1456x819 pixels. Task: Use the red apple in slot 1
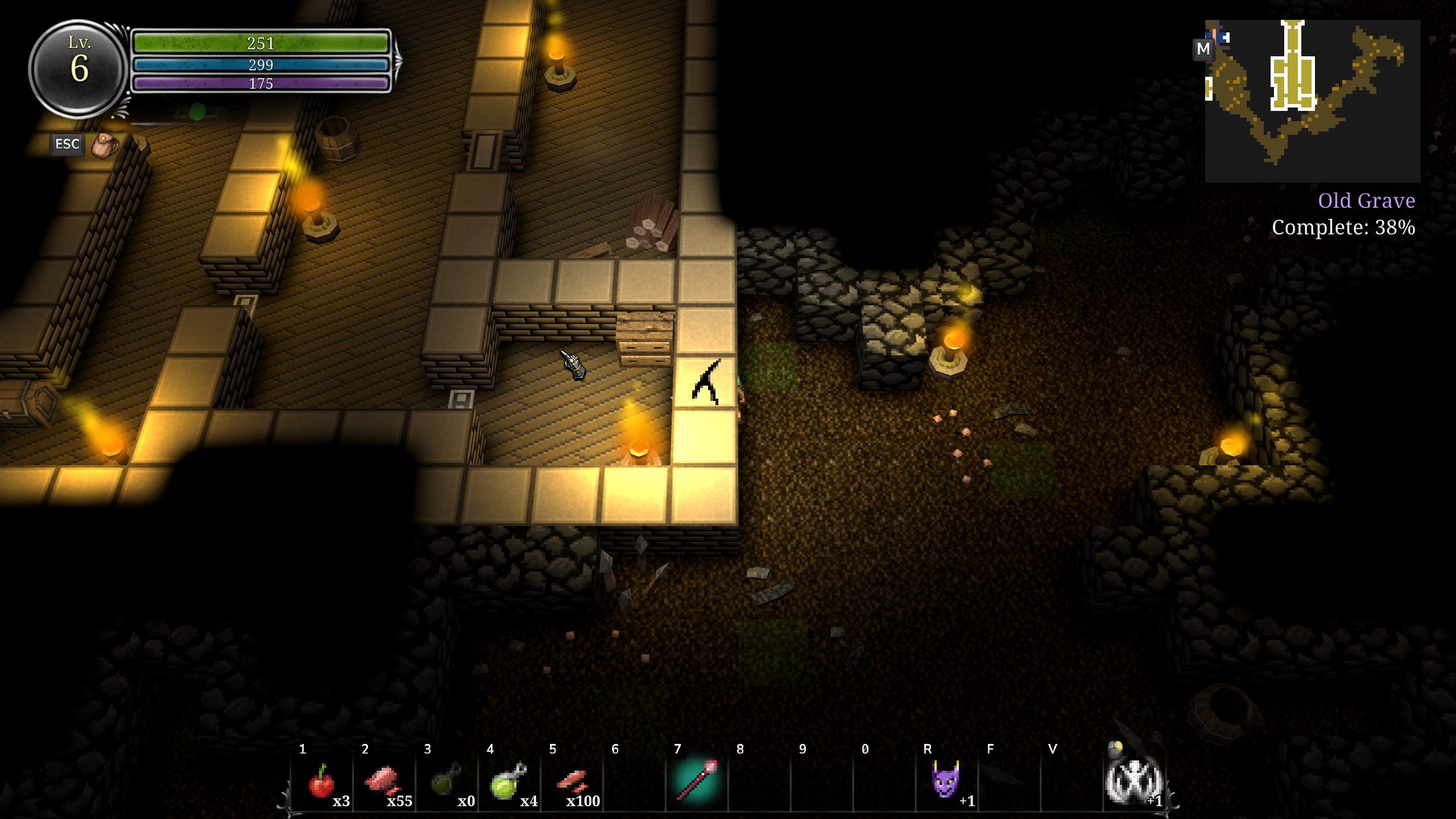click(322, 783)
